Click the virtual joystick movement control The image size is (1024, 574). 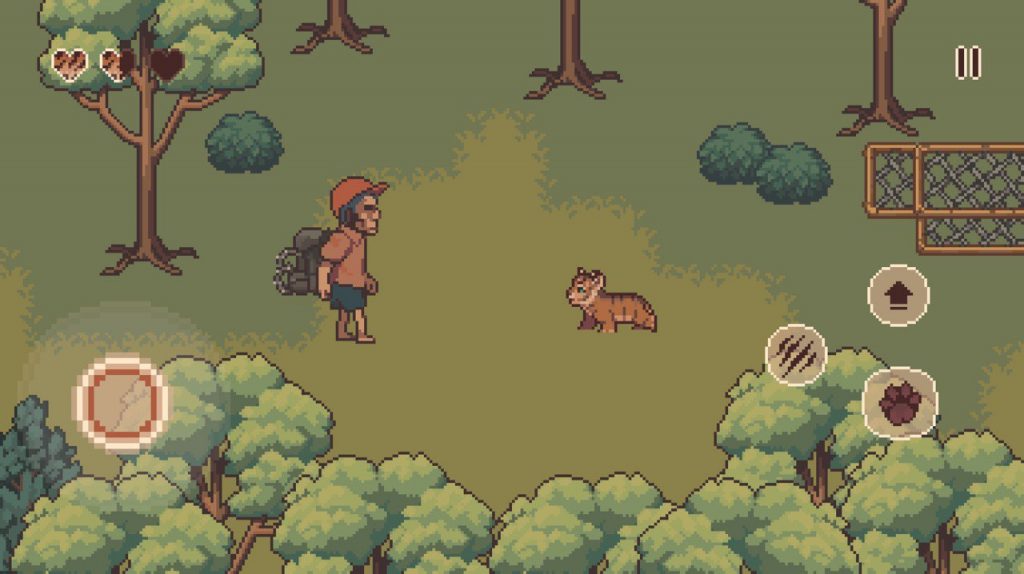(x=122, y=402)
